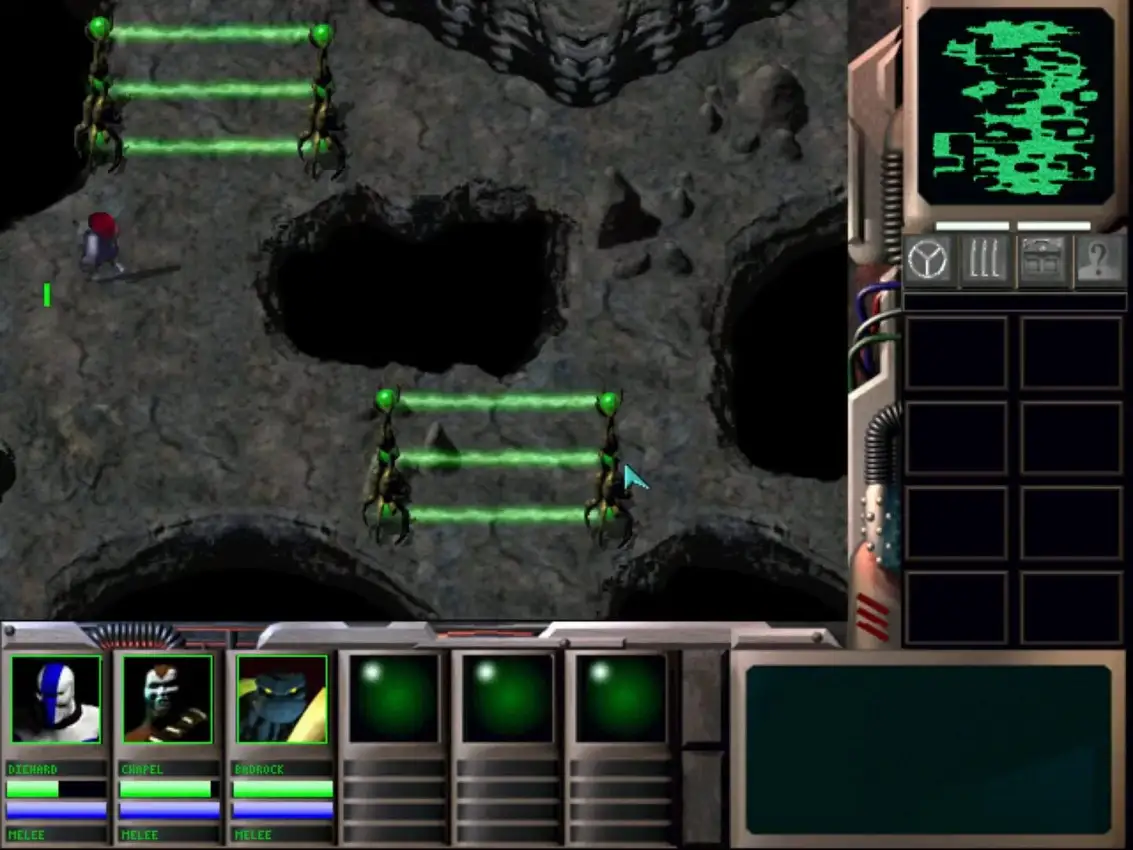
Task: Toggle Chapel's Melee attack mode label
Action: (x=168, y=834)
